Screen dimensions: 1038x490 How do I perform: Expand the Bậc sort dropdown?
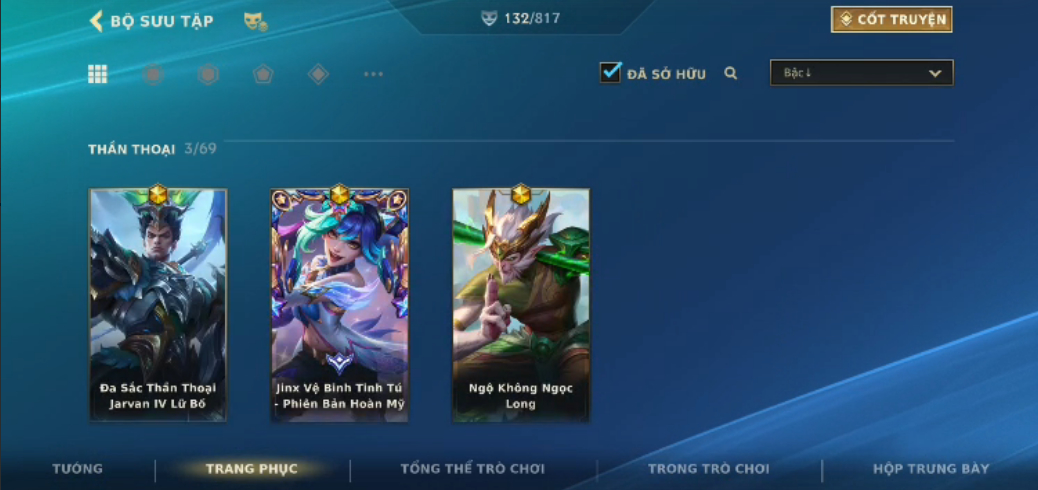click(x=861, y=73)
